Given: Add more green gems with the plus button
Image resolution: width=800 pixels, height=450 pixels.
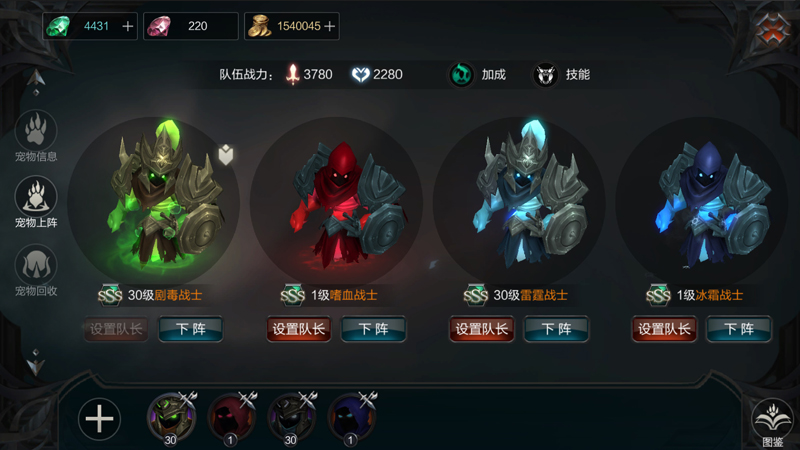Looking at the screenshot, I should click(127, 27).
